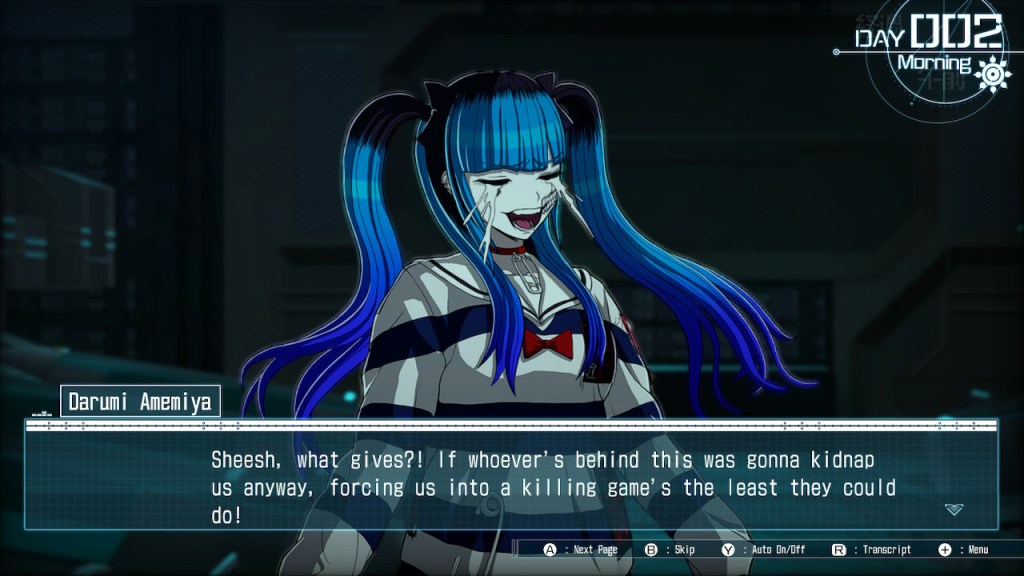Click the dialogue advance arrow indicator
Image resolution: width=1024 pixels, height=576 pixels.
pos(954,509)
